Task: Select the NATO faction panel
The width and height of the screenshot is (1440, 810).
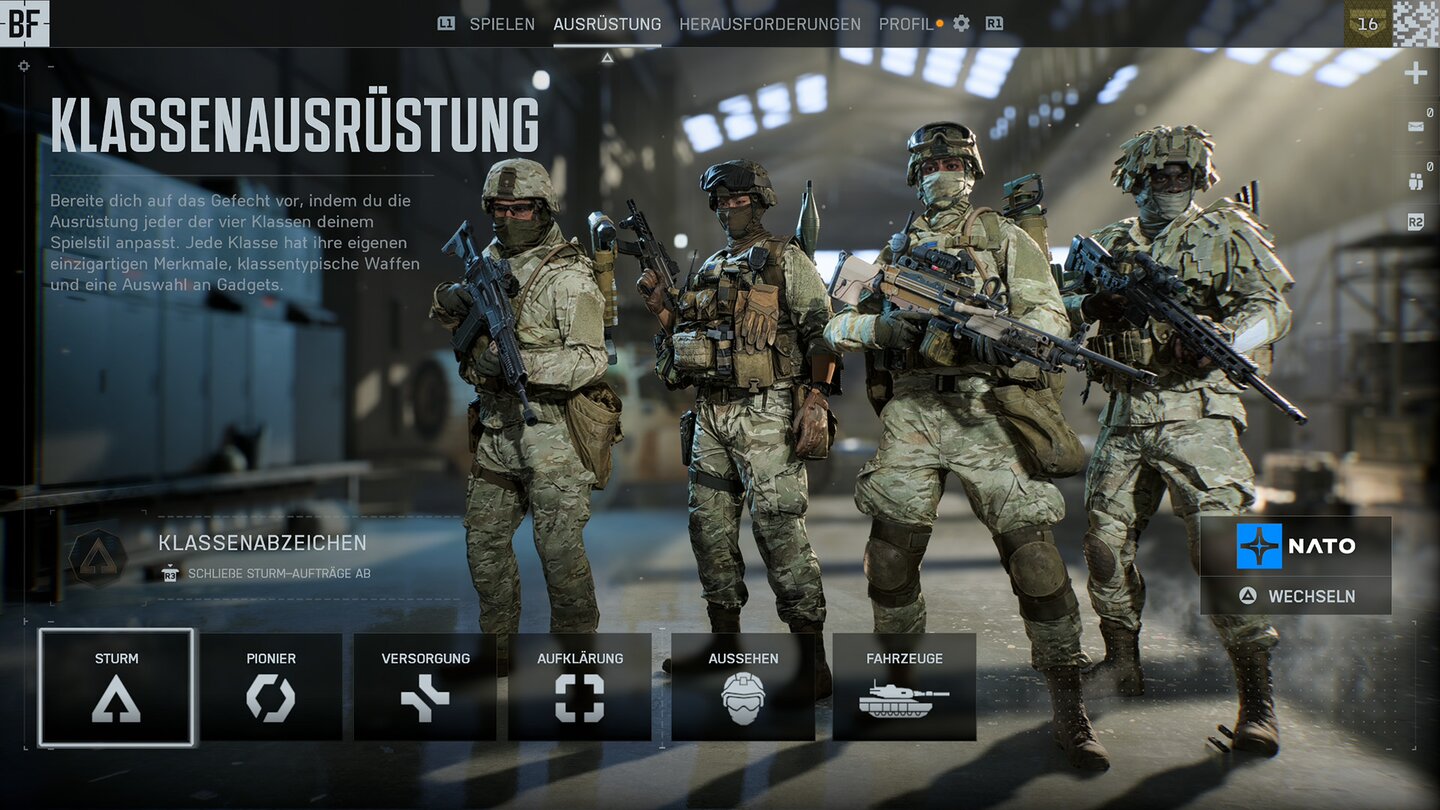Action: [x=1296, y=546]
